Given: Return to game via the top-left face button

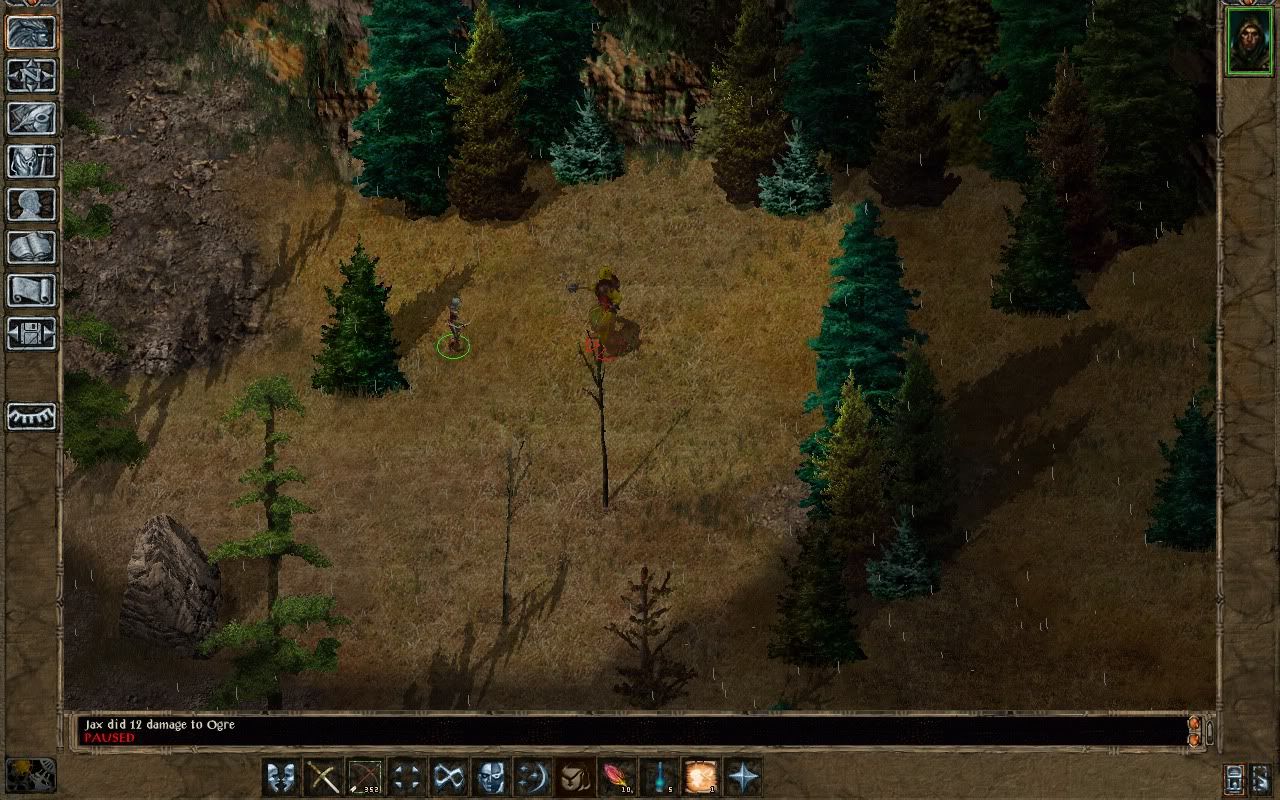Looking at the screenshot, I should [32, 33].
